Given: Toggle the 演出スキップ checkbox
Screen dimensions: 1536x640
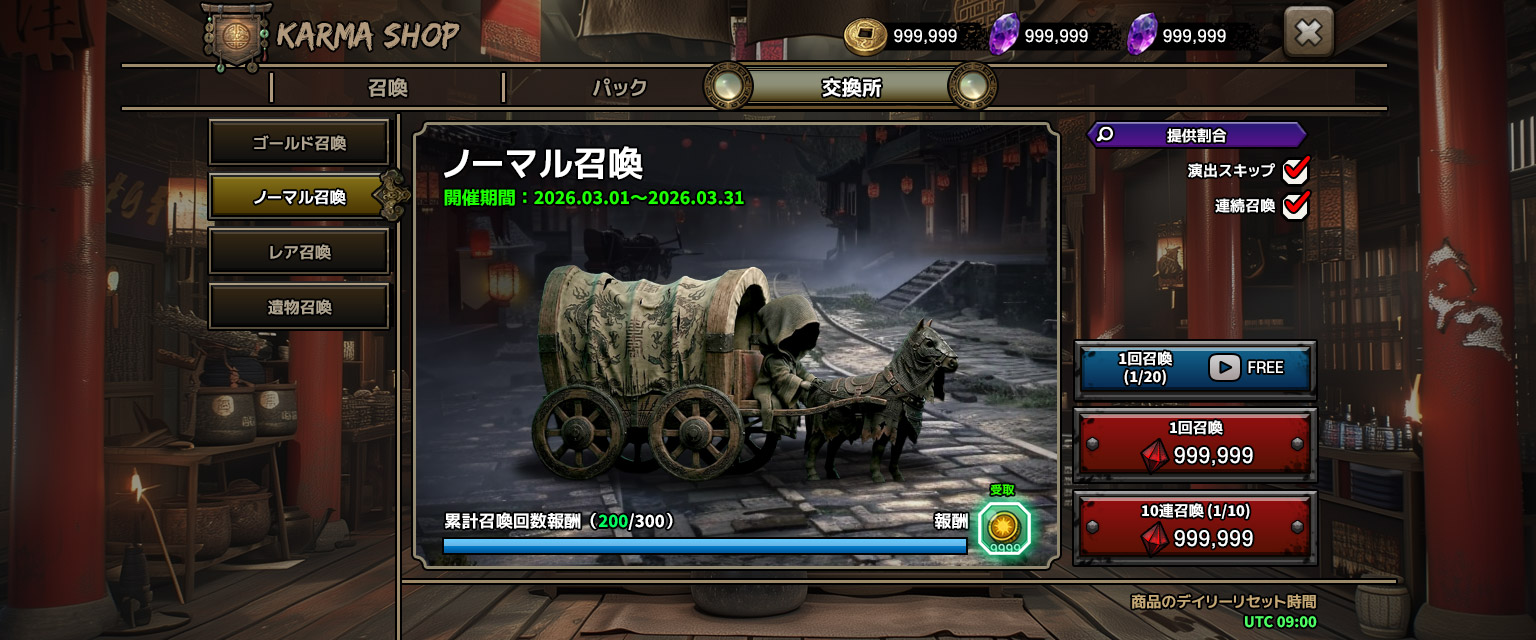Looking at the screenshot, I should (1296, 170).
